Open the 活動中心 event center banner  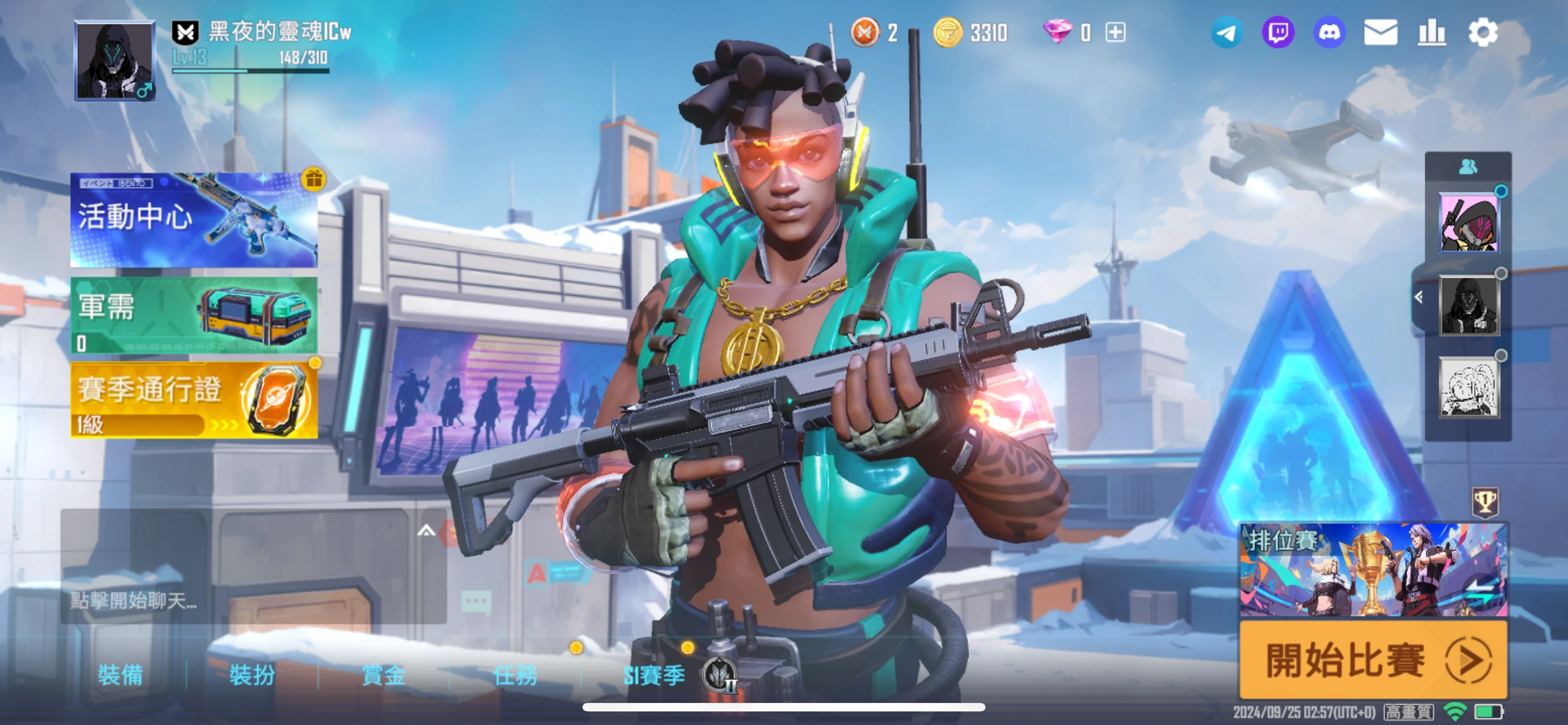coord(194,220)
